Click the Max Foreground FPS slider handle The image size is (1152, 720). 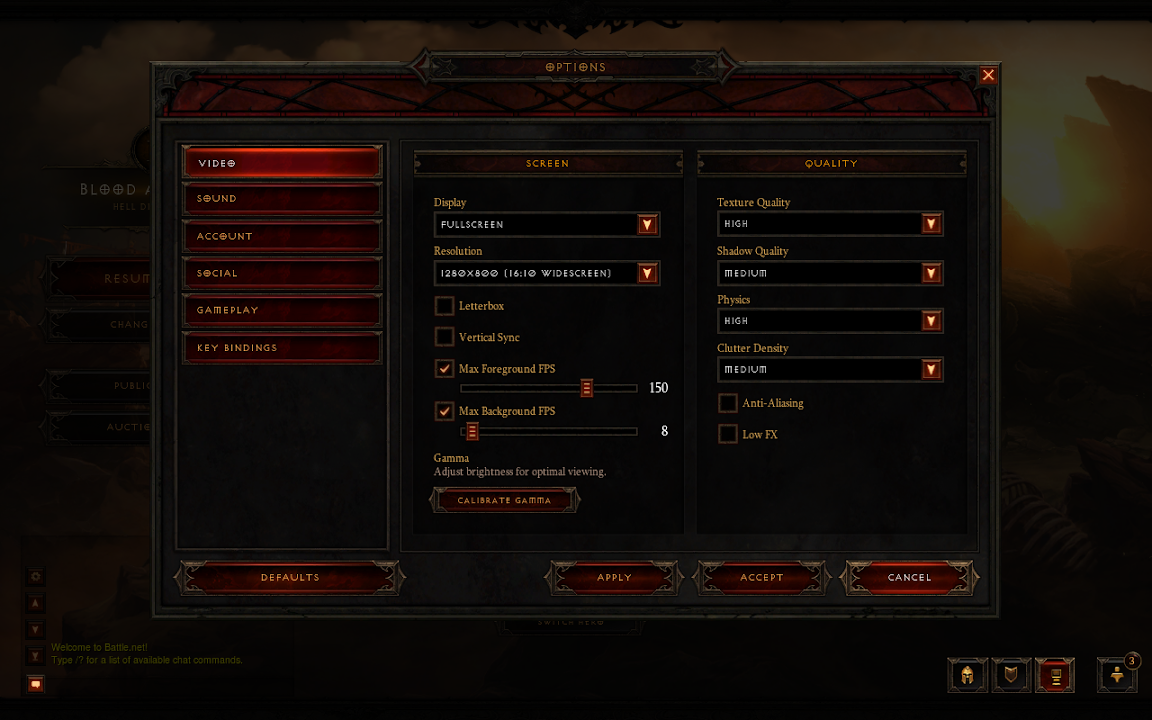tap(587, 388)
